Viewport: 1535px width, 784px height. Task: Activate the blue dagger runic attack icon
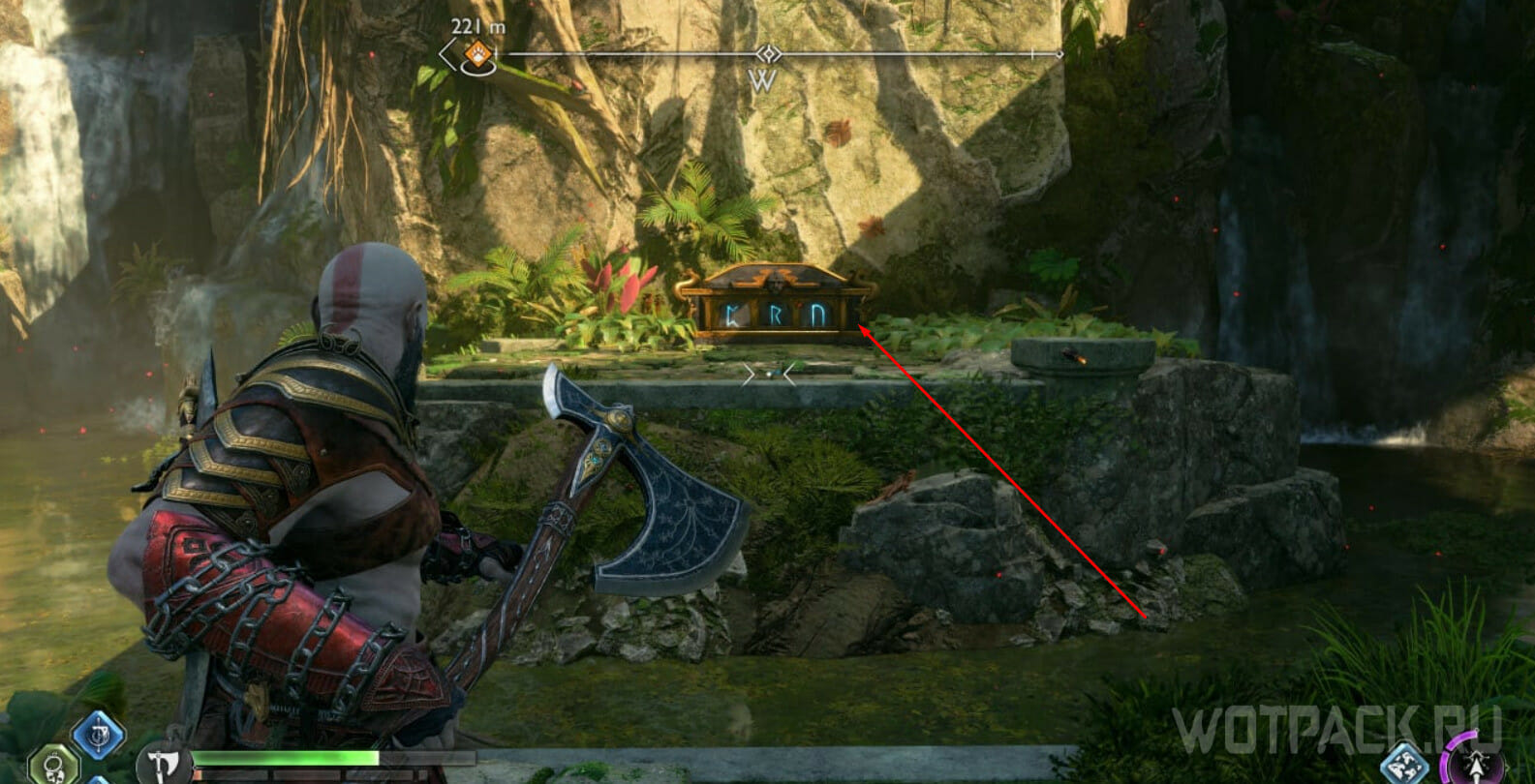pyautogui.click(x=98, y=737)
